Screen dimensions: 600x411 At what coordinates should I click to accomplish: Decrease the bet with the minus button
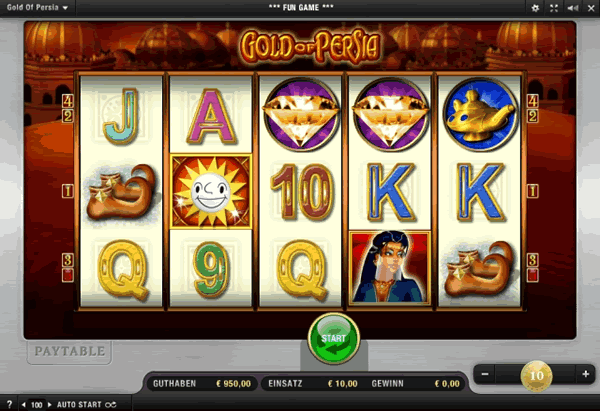(484, 374)
